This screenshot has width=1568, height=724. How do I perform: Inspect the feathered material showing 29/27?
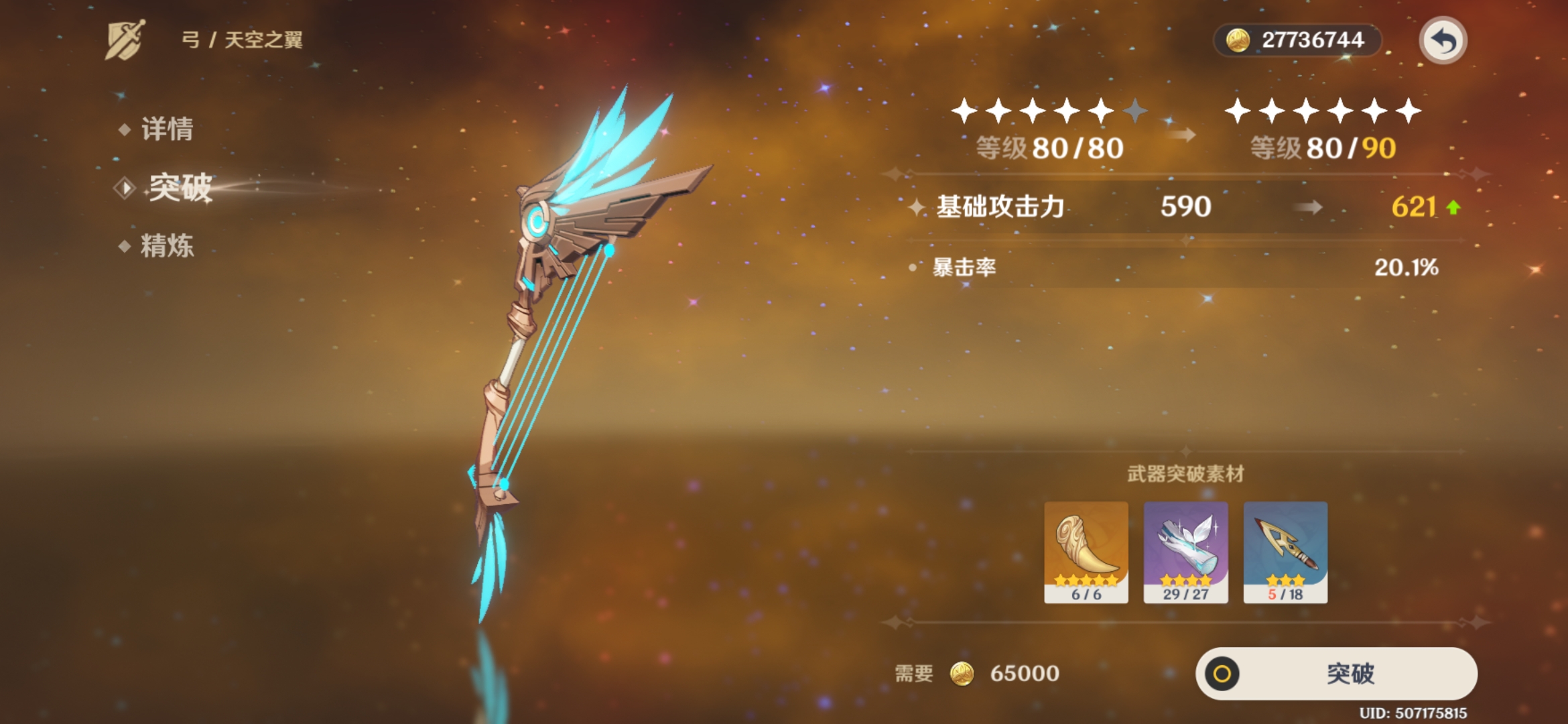[1185, 552]
